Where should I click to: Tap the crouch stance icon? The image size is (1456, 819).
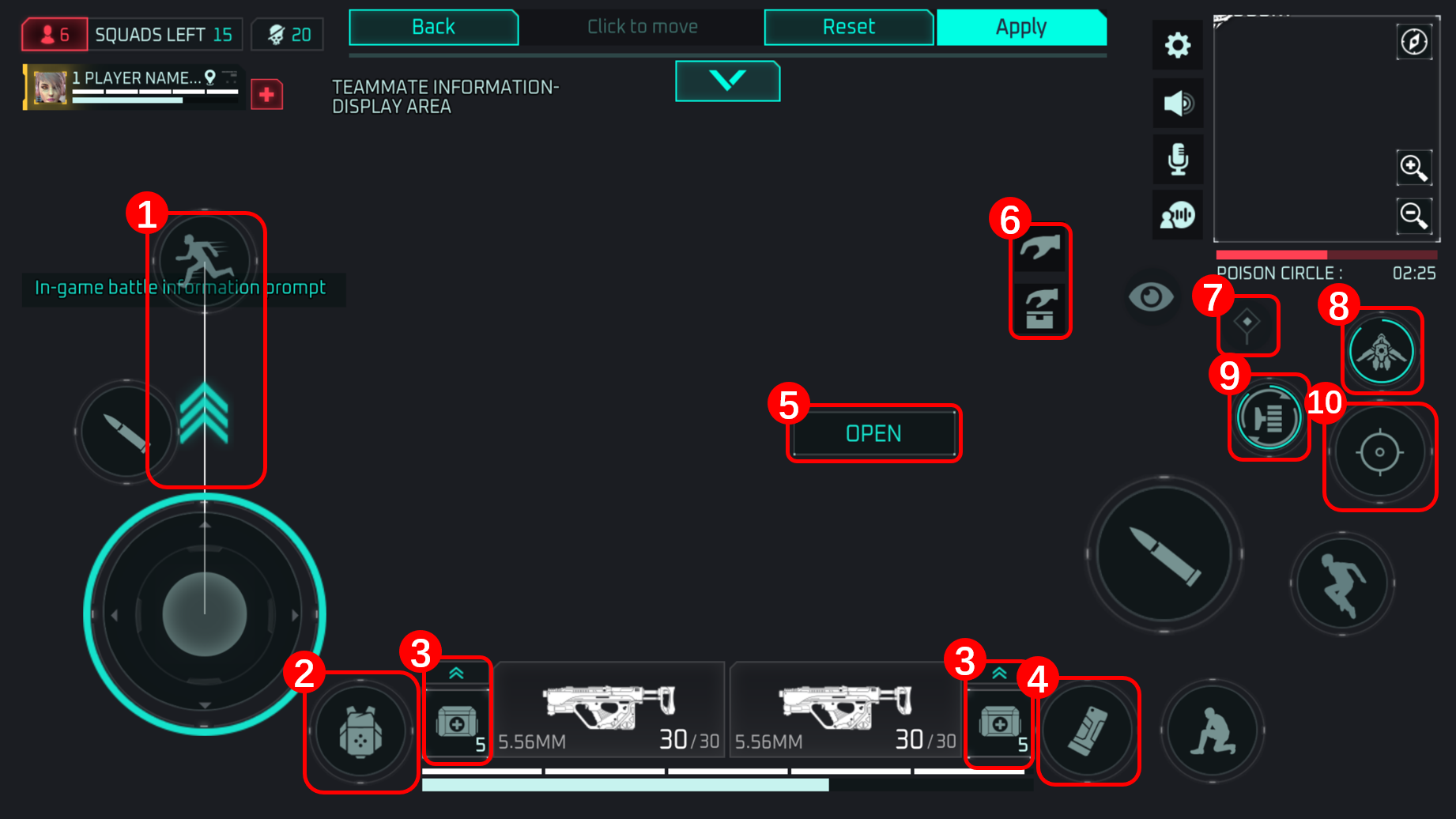(1213, 731)
